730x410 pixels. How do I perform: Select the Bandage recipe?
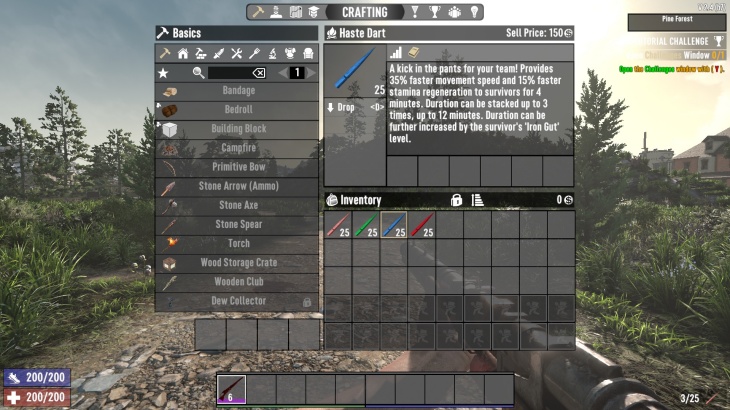pyautogui.click(x=237, y=91)
